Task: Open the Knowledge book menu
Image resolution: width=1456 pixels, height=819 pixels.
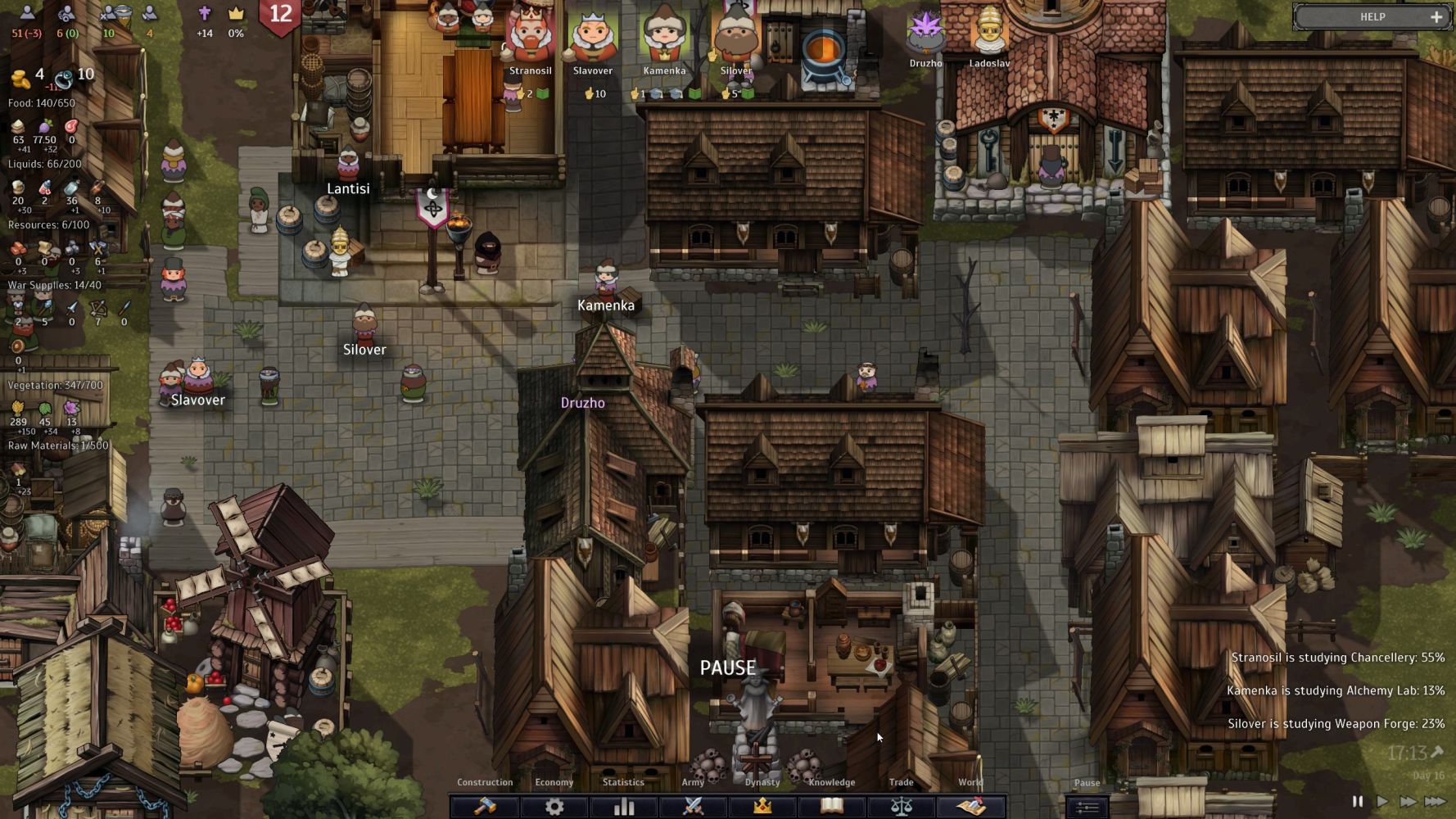Action: [x=832, y=806]
